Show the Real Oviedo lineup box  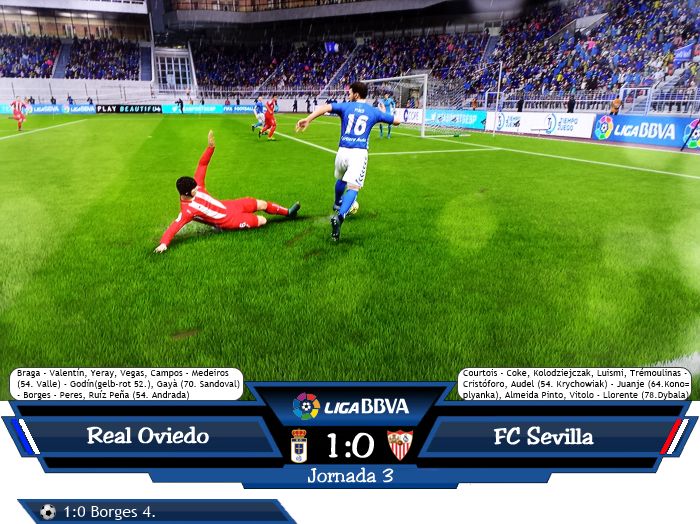[128, 384]
